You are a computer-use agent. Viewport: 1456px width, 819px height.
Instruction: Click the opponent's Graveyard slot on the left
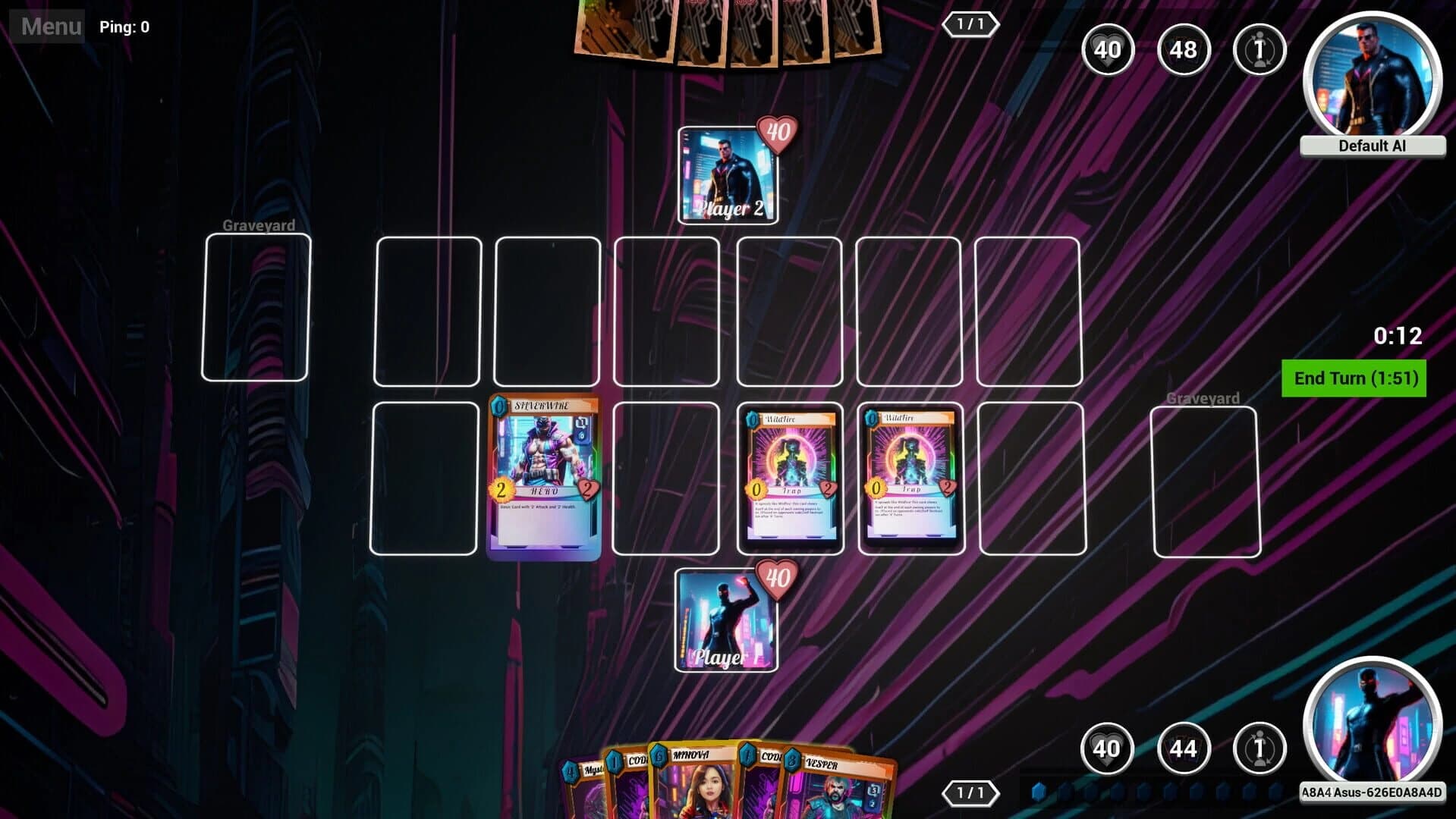pyautogui.click(x=258, y=307)
